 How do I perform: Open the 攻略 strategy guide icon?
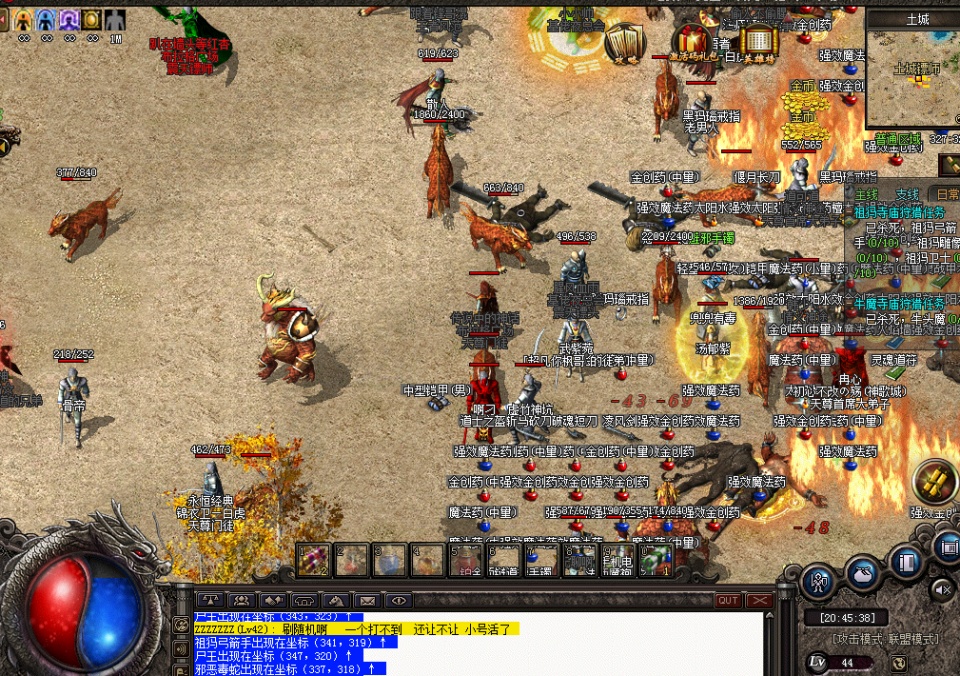[x=626, y=42]
